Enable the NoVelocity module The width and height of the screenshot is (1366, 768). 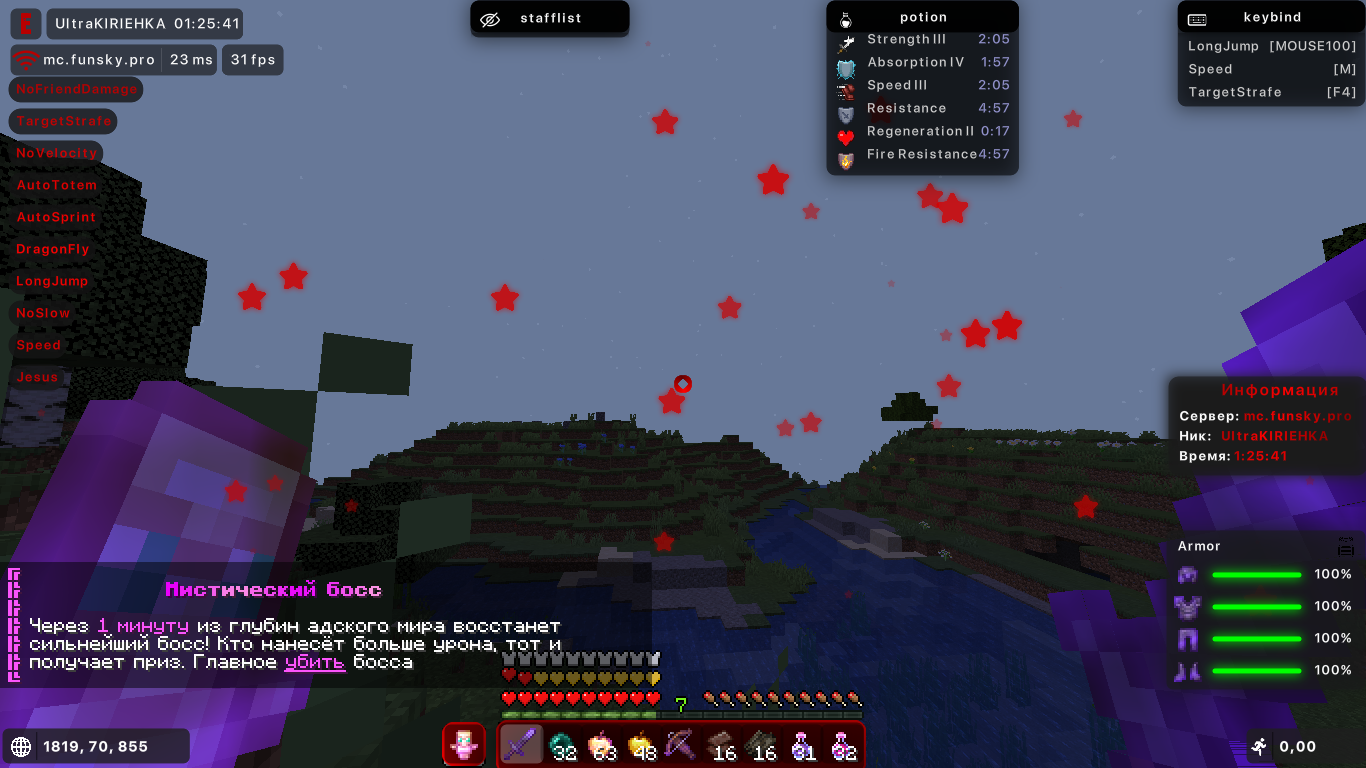tap(57, 153)
